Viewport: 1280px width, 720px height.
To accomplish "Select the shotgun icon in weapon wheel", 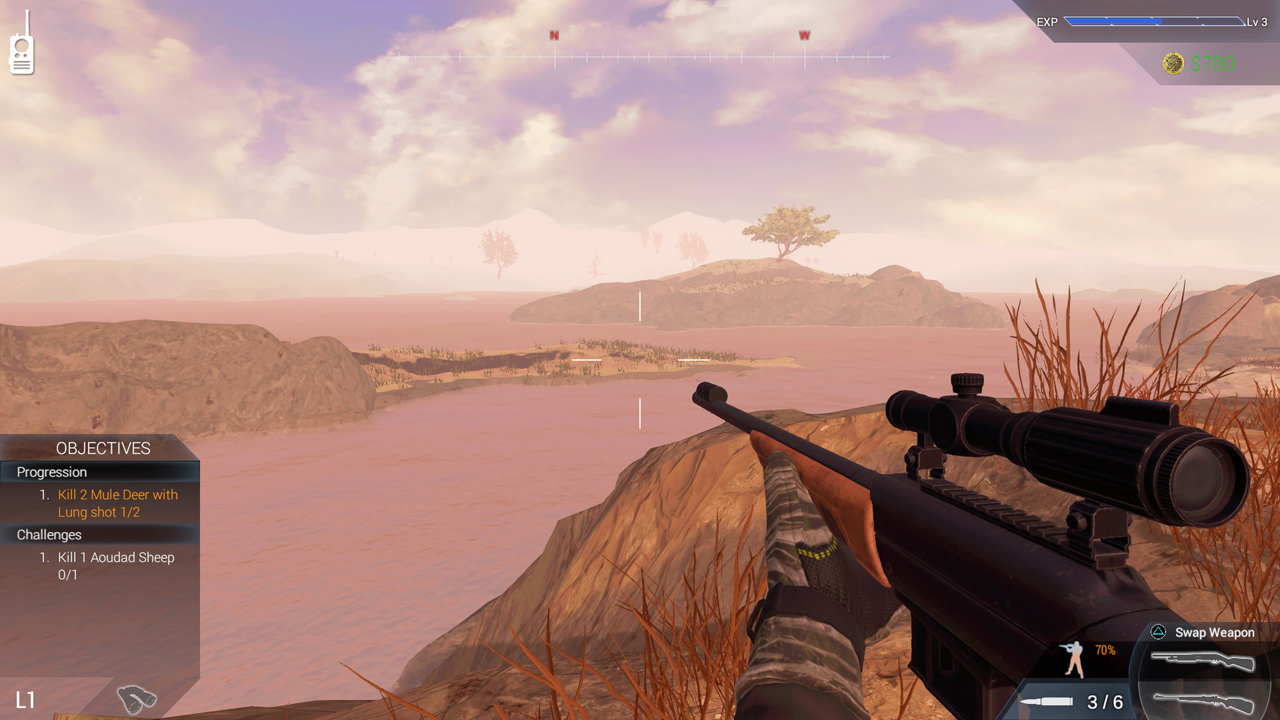I will 1205,660.
